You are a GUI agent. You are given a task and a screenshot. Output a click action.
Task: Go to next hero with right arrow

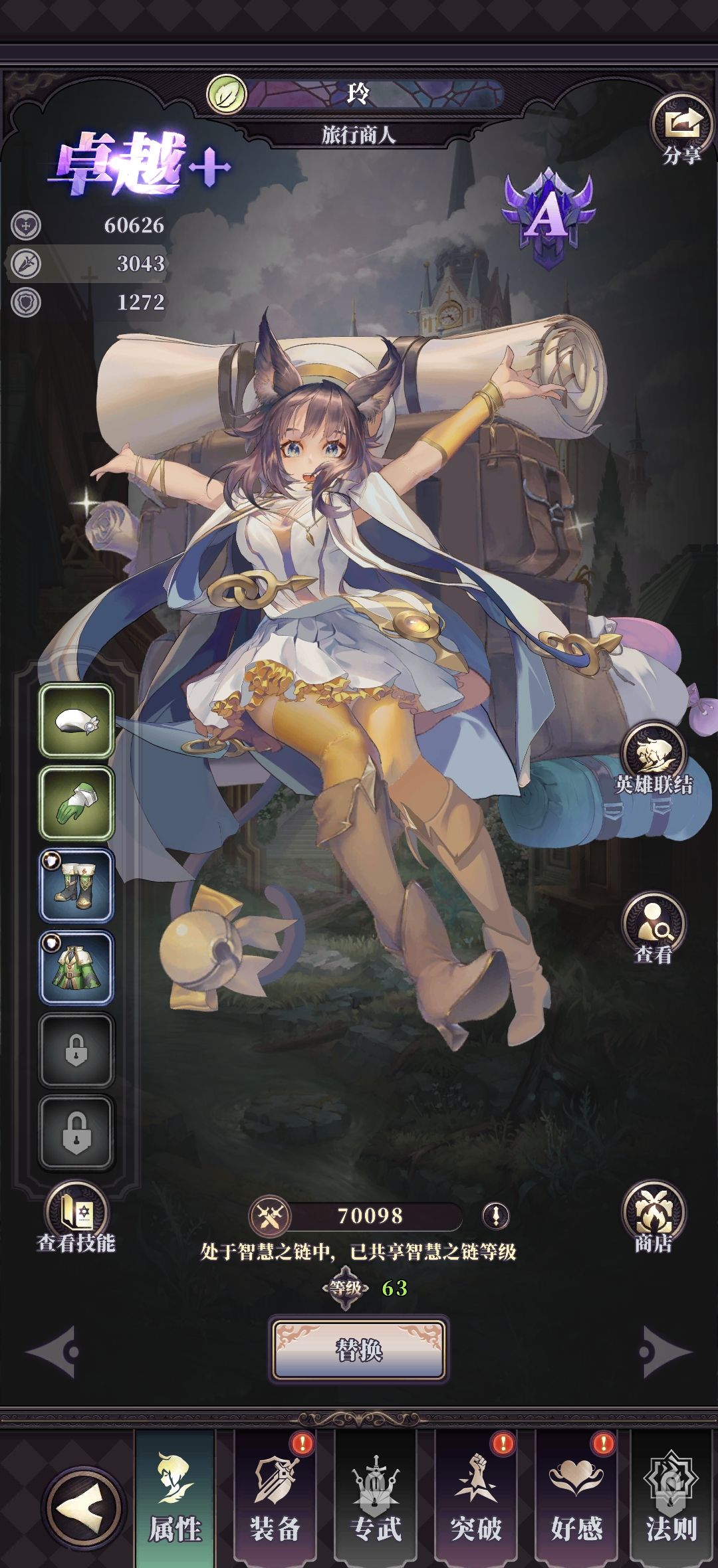[x=663, y=1351]
